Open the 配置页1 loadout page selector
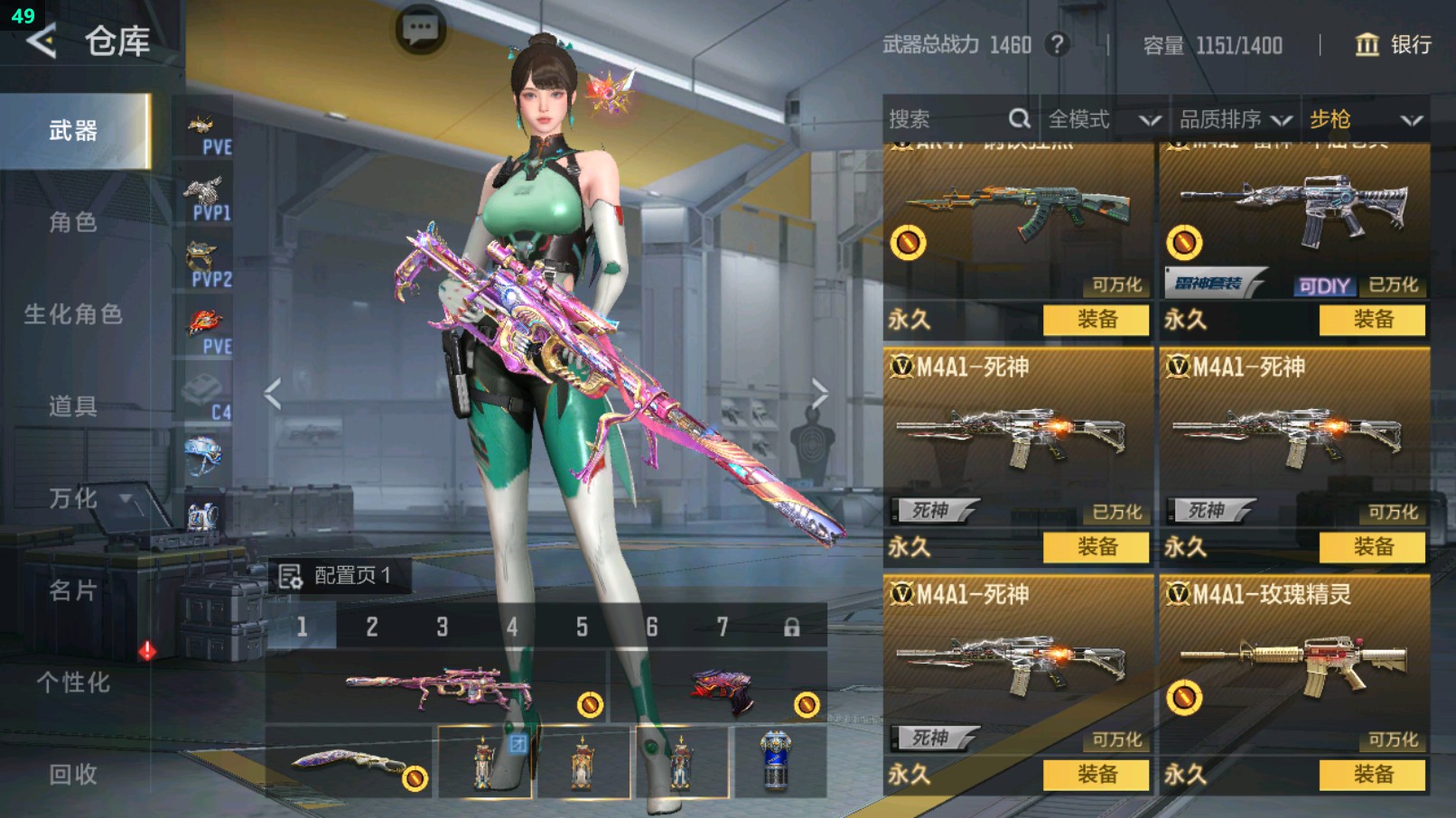This screenshot has height=818, width=1456. pyautogui.click(x=338, y=575)
